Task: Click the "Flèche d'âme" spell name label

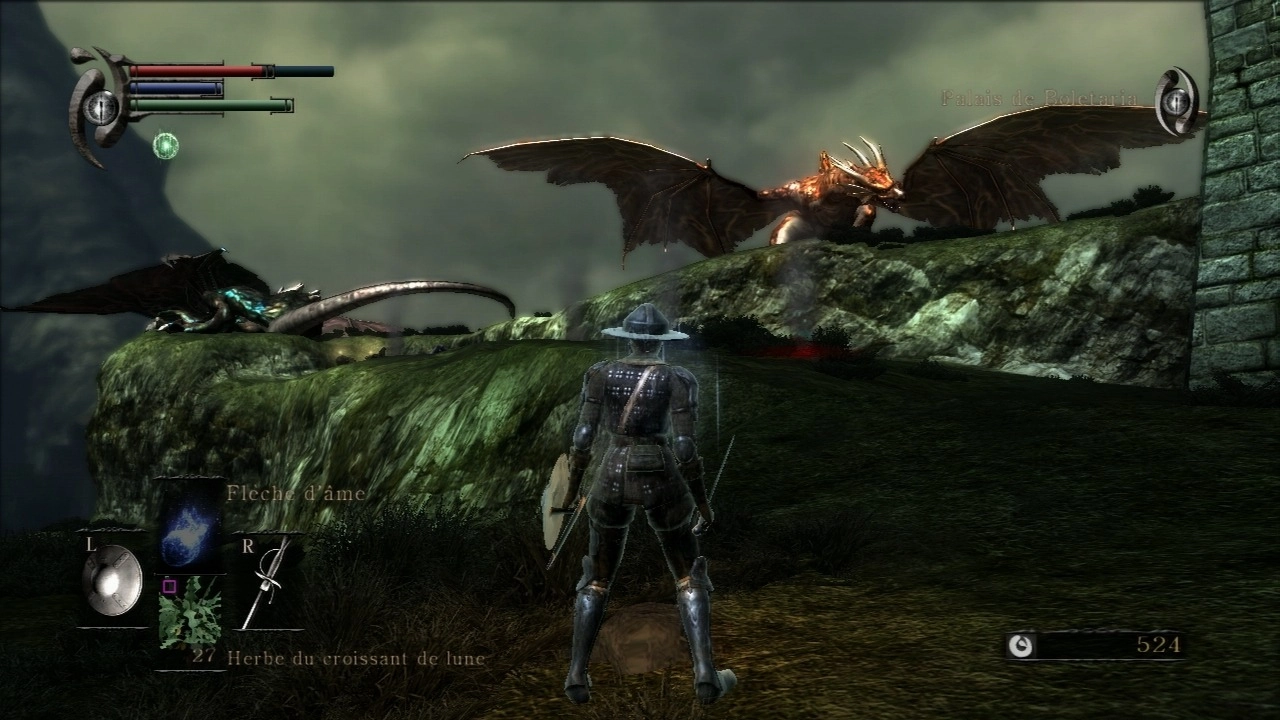Action: click(x=298, y=492)
